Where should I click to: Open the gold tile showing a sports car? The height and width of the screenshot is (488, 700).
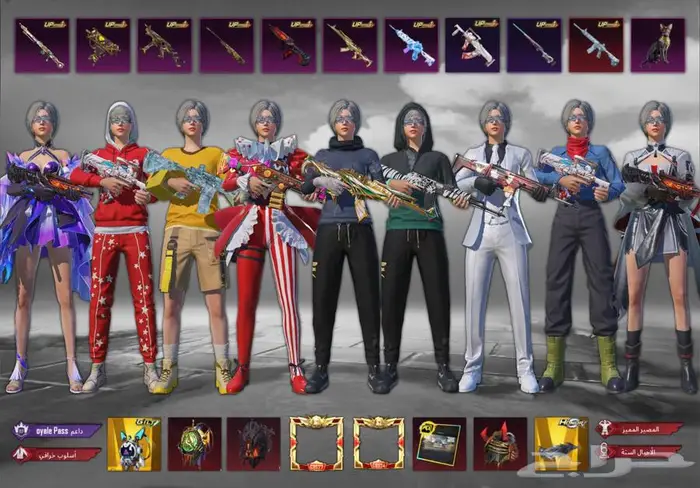coord(561,443)
